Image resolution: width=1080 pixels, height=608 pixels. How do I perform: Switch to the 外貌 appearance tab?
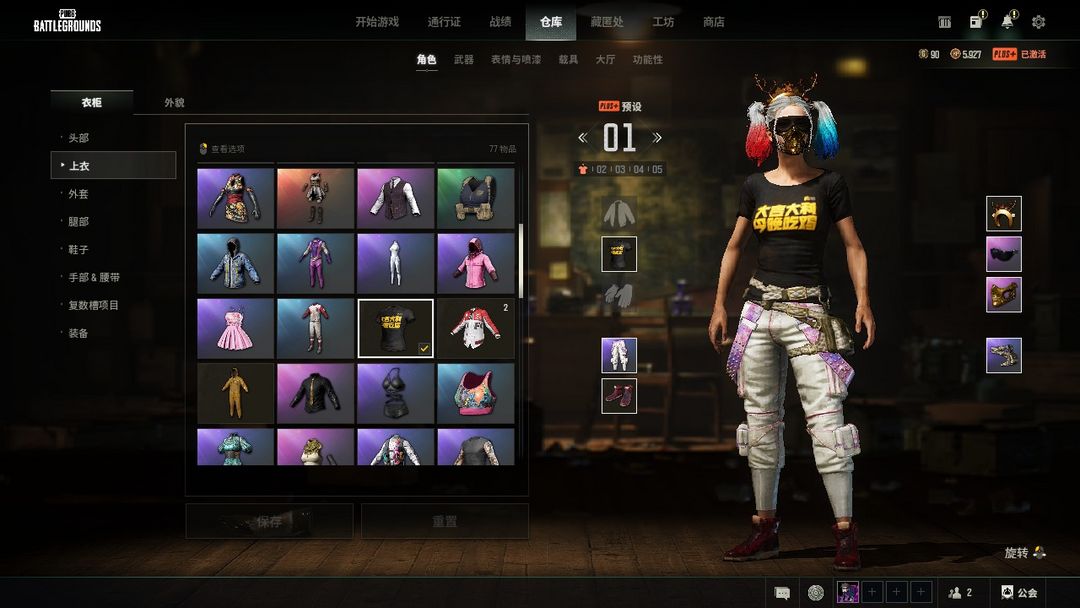click(174, 103)
